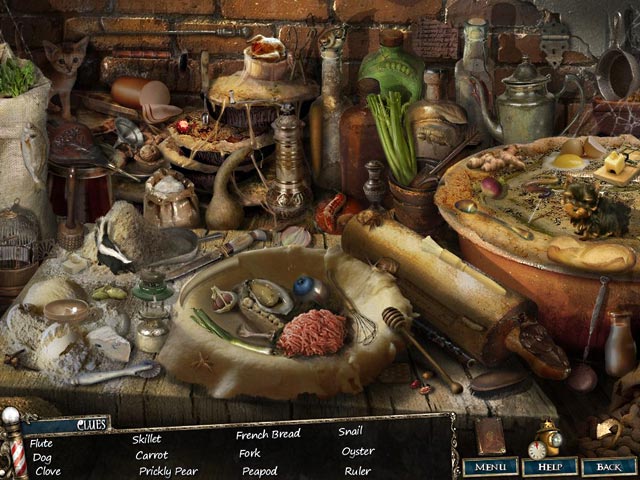Viewport: 640px width, 480px height.
Task: Select 'French Bread' in the clue list
Action: click(x=267, y=435)
